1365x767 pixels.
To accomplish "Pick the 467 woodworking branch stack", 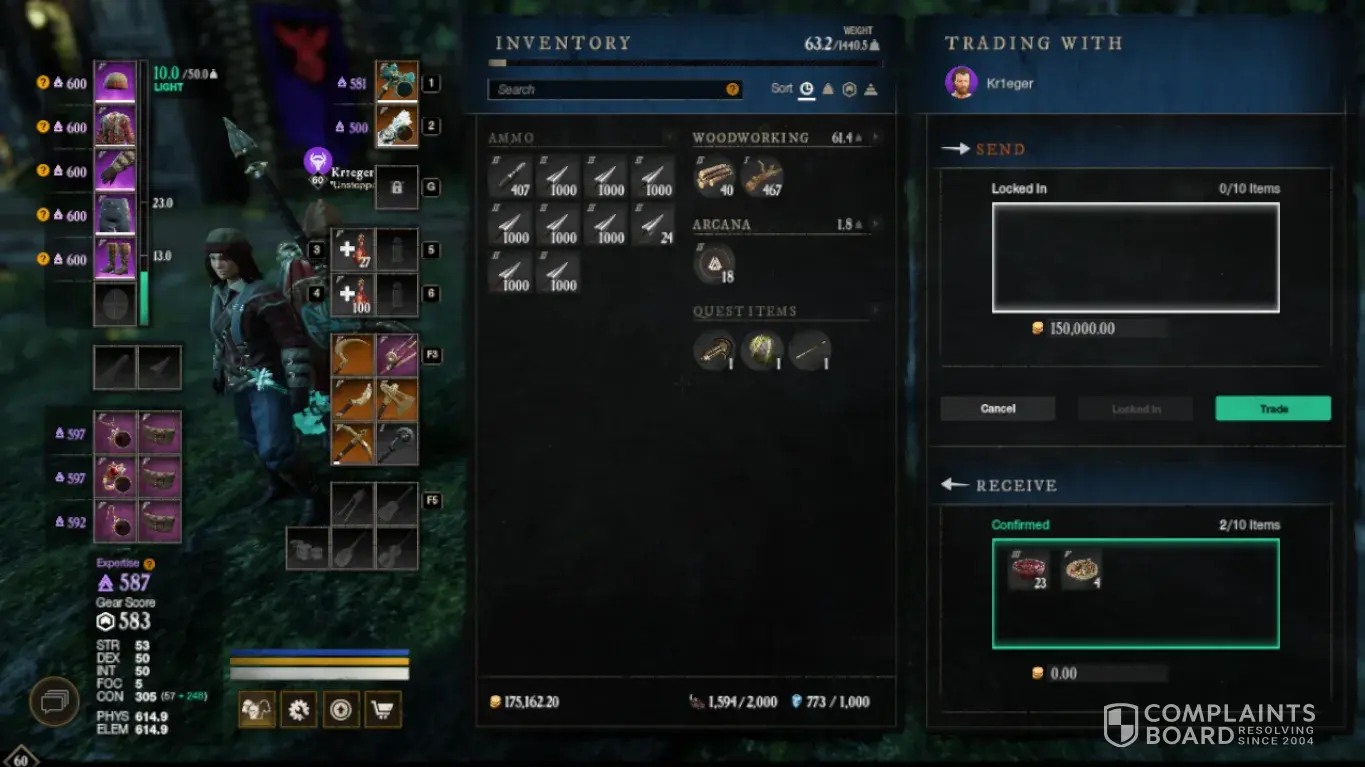I will (762, 177).
